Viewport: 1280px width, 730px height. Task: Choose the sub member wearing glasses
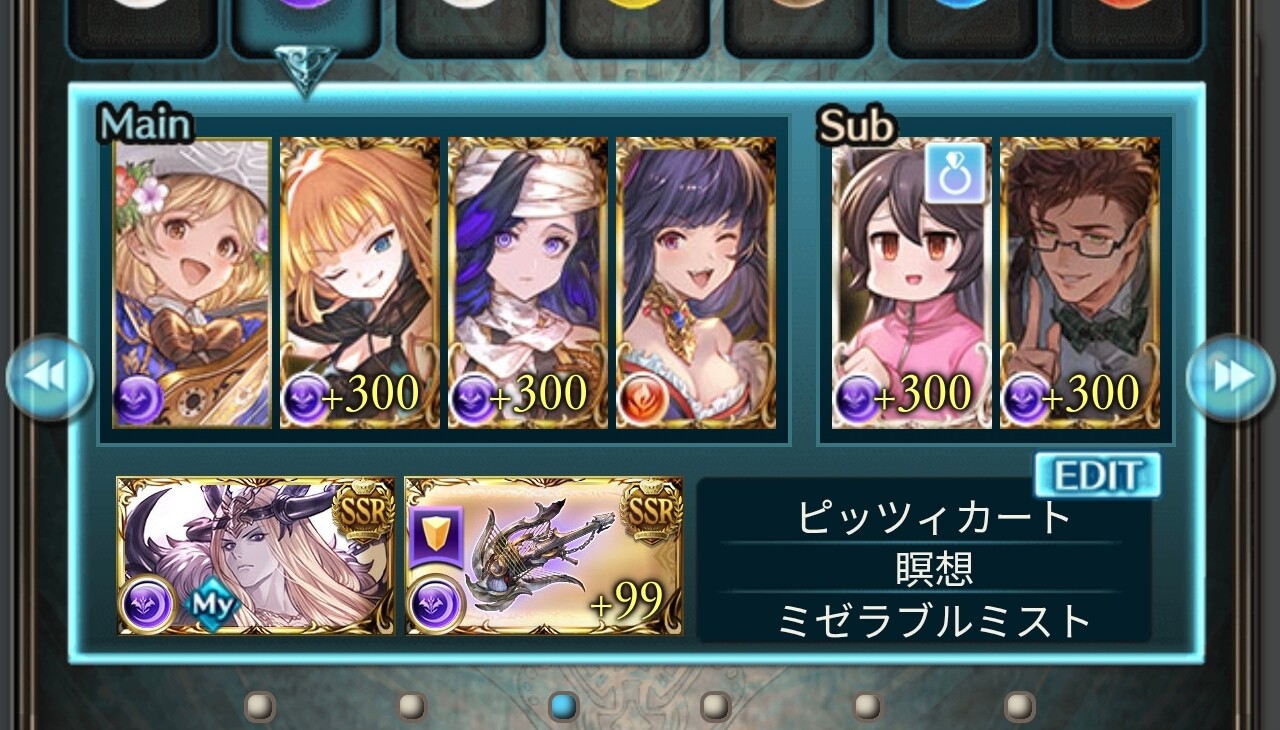[x=1080, y=282]
